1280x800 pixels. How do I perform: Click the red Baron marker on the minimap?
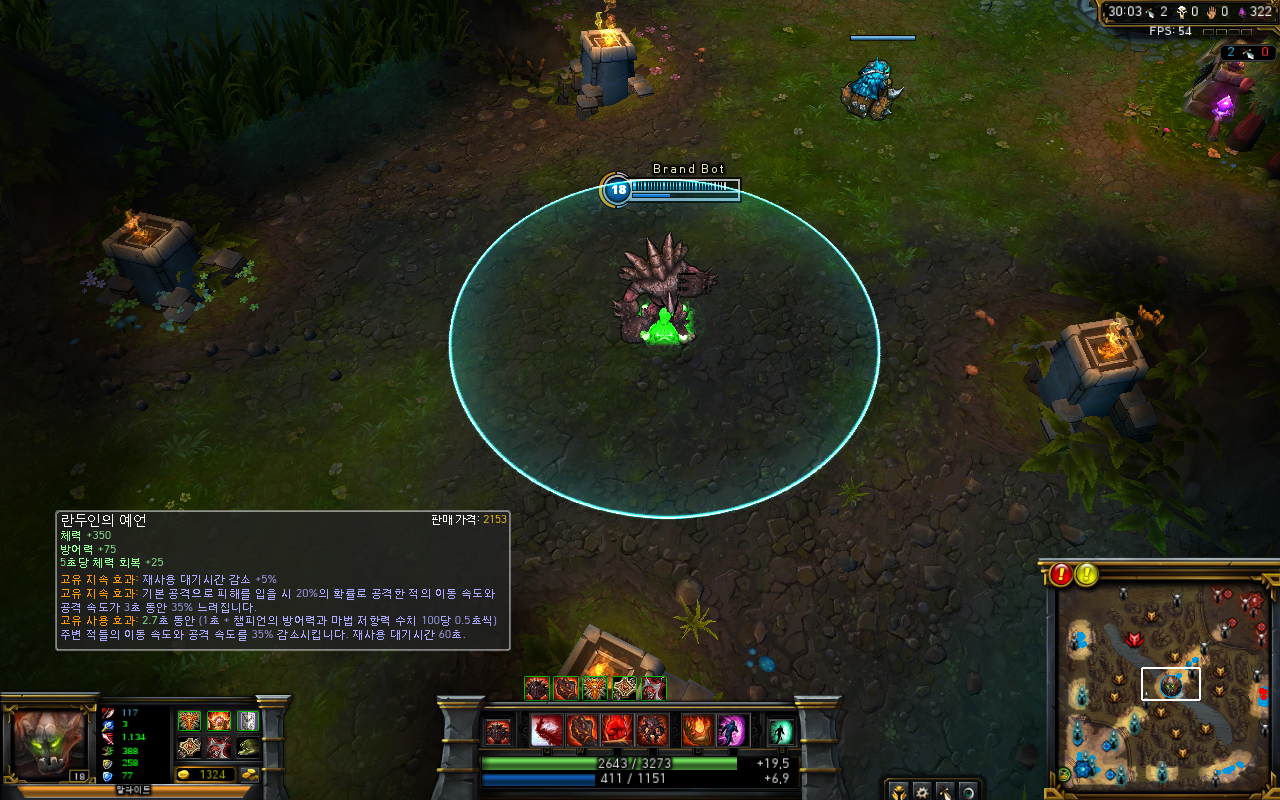point(1134,639)
